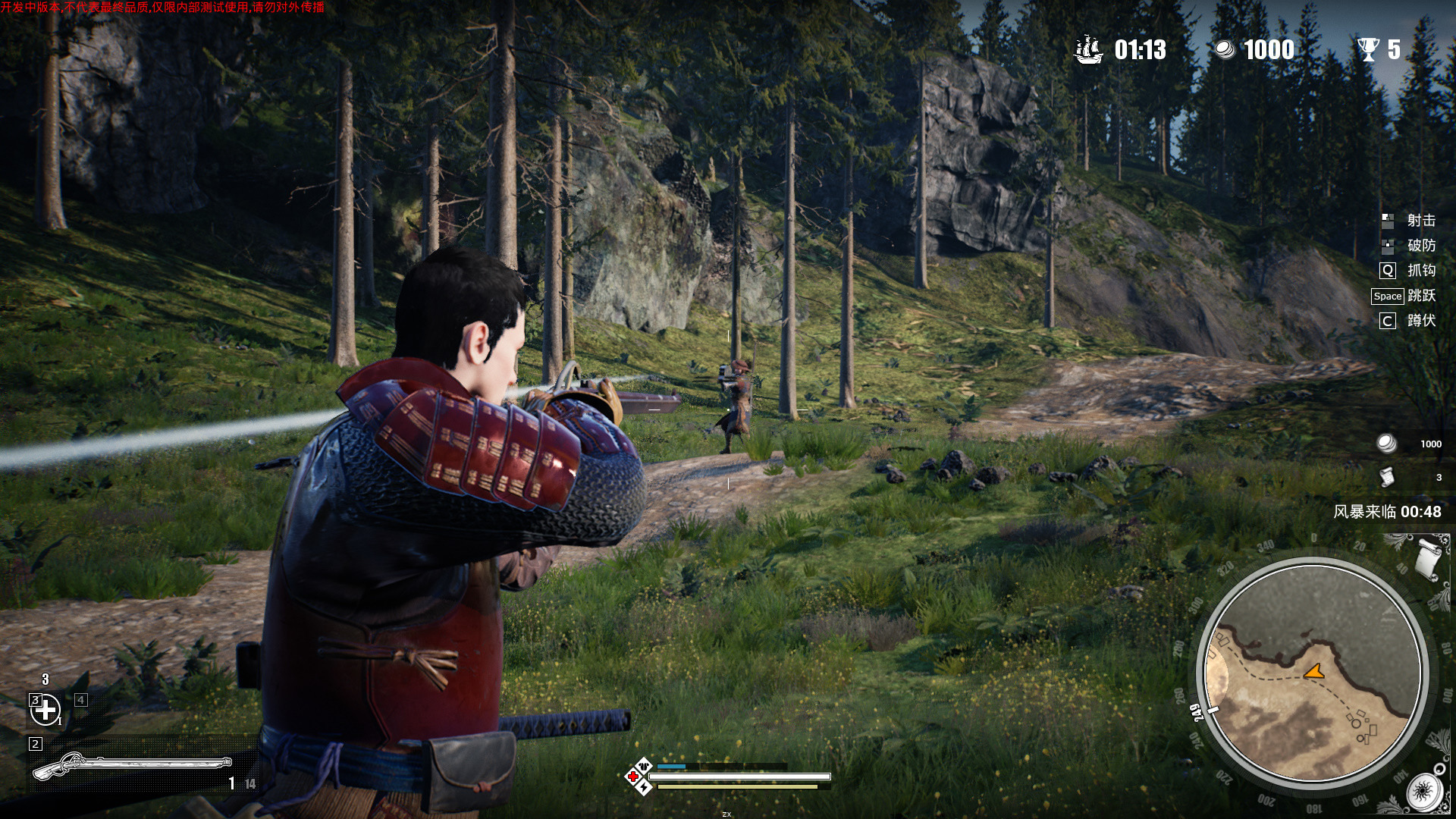Click the sun compass medallion by minimap

1423,794
